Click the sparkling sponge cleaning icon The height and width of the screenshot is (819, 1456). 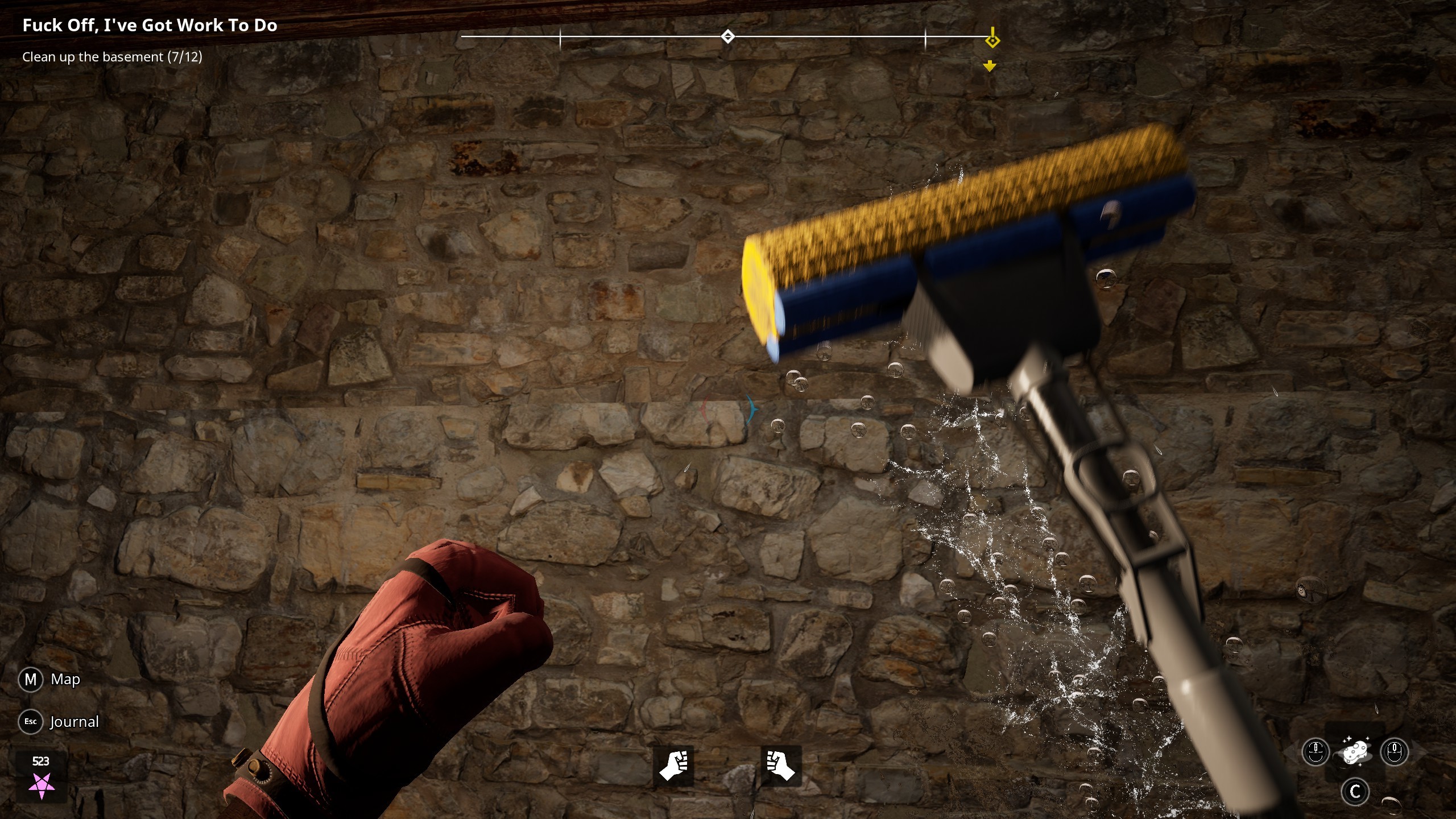tap(1357, 752)
